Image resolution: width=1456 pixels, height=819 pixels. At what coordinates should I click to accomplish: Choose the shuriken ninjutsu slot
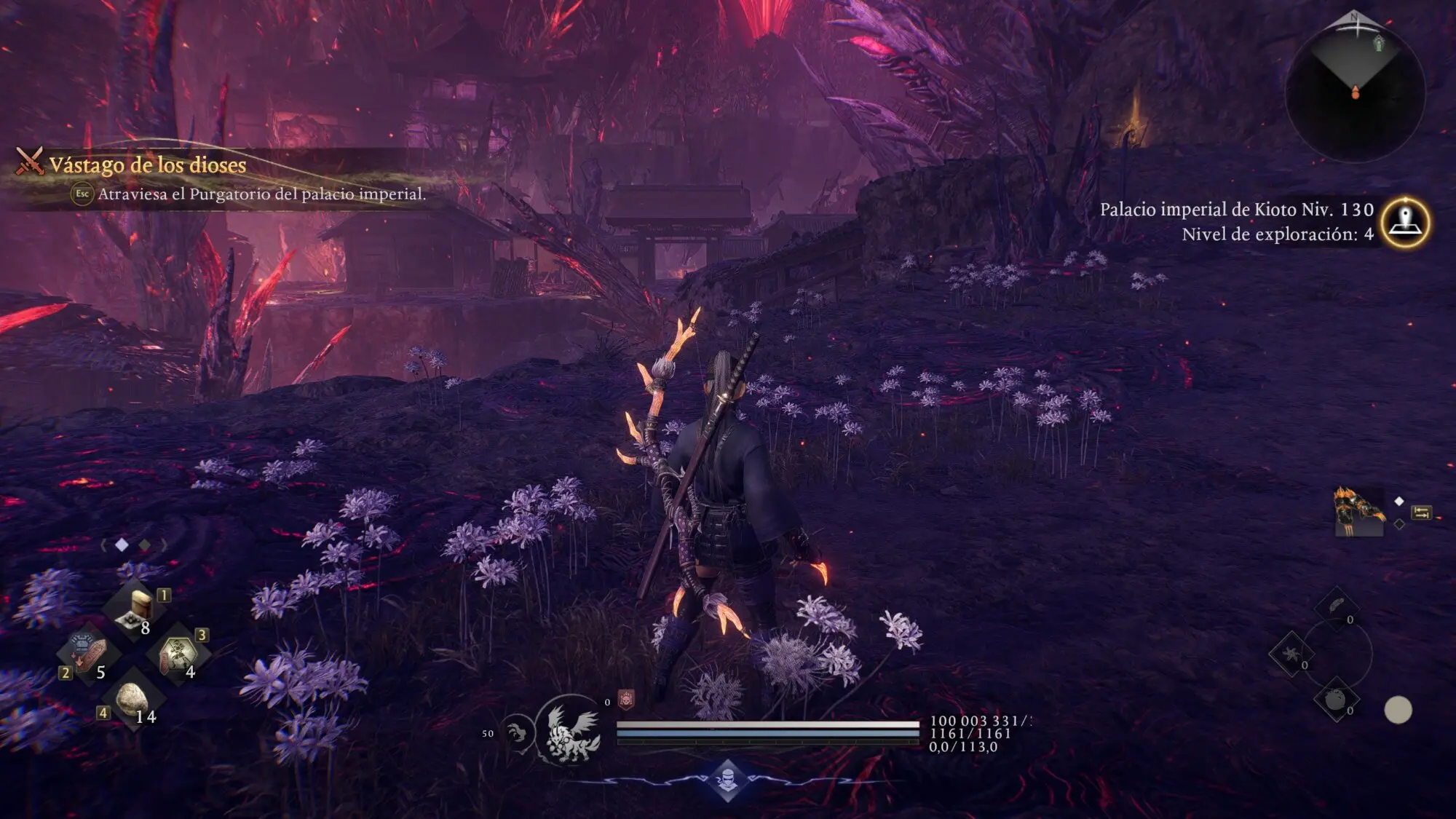[1291, 653]
